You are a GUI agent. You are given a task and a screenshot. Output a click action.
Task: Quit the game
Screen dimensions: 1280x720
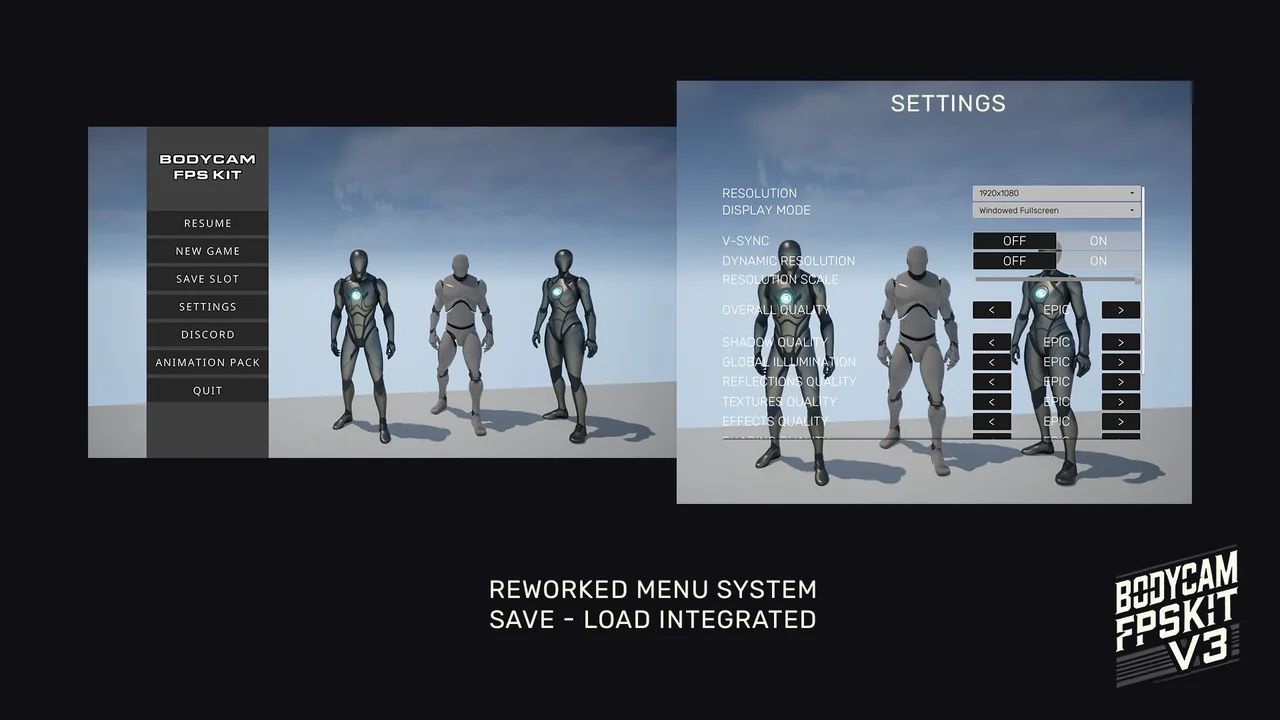pyautogui.click(x=207, y=390)
